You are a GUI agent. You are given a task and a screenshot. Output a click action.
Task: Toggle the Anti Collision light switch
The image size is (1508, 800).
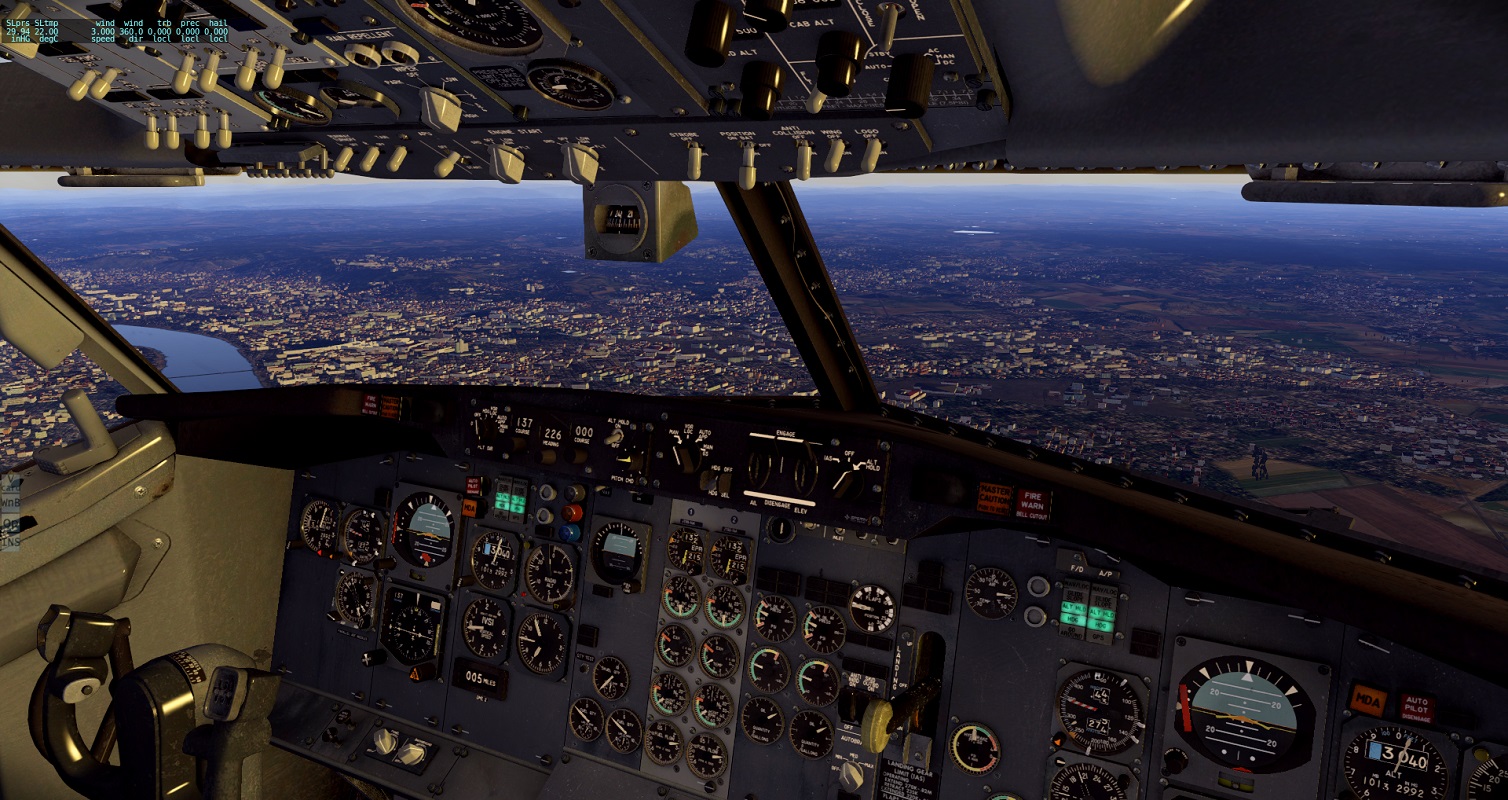pyautogui.click(x=804, y=160)
